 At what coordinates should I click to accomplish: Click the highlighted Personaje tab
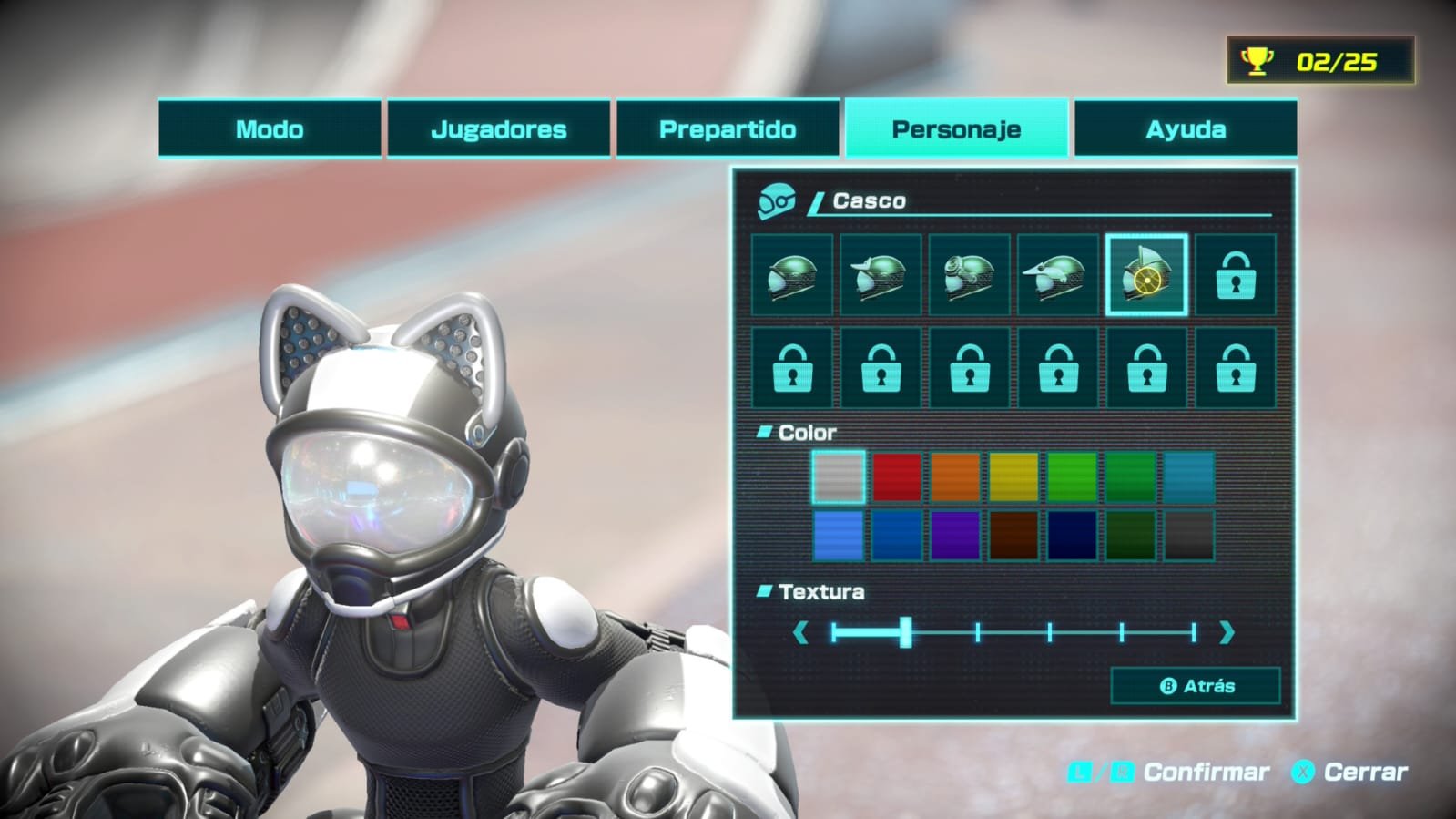[x=956, y=129]
